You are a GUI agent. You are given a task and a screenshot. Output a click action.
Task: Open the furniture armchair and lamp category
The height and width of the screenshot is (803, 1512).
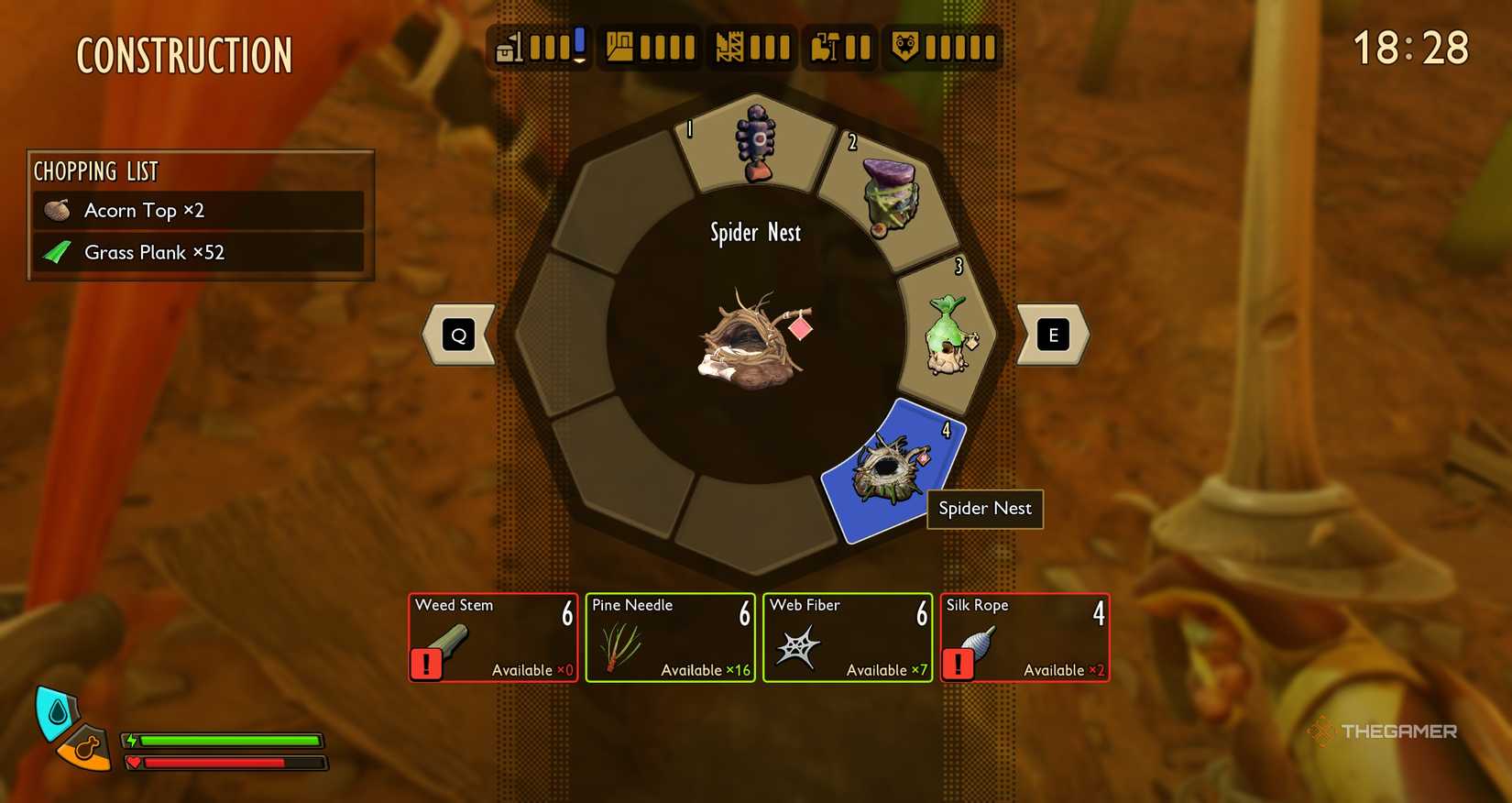click(840, 47)
